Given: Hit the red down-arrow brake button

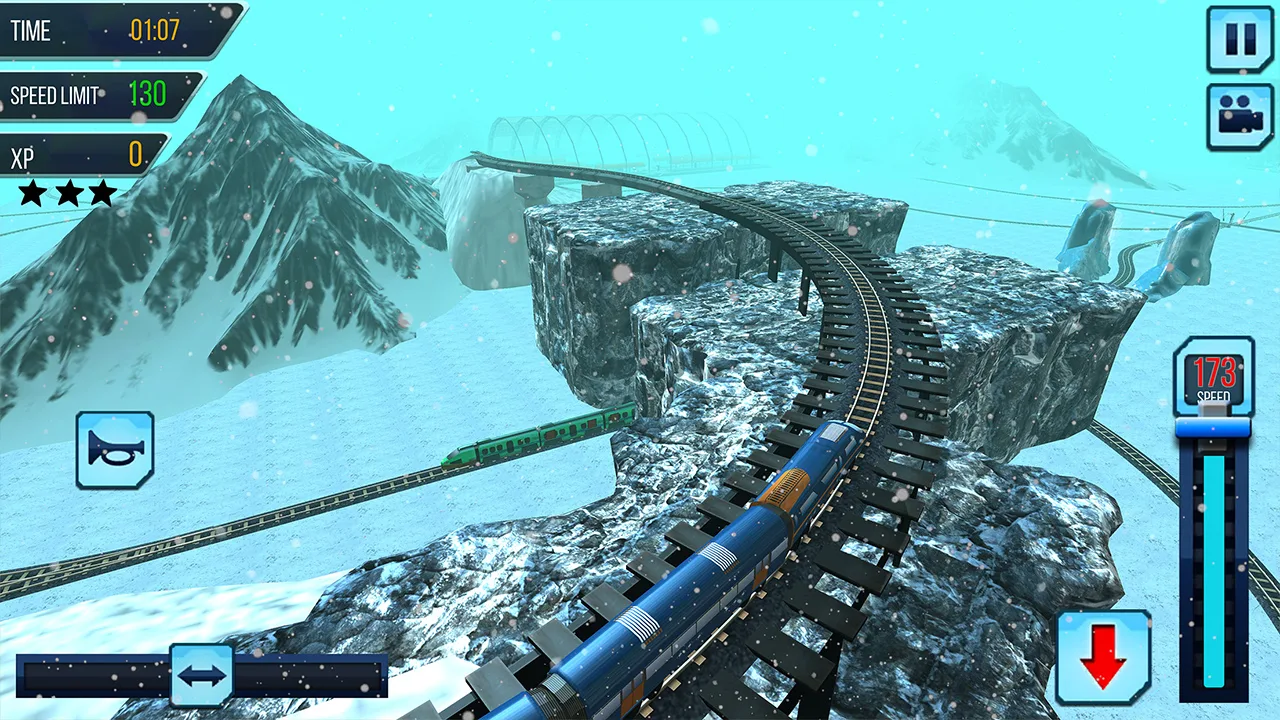Looking at the screenshot, I should coord(1103,658).
